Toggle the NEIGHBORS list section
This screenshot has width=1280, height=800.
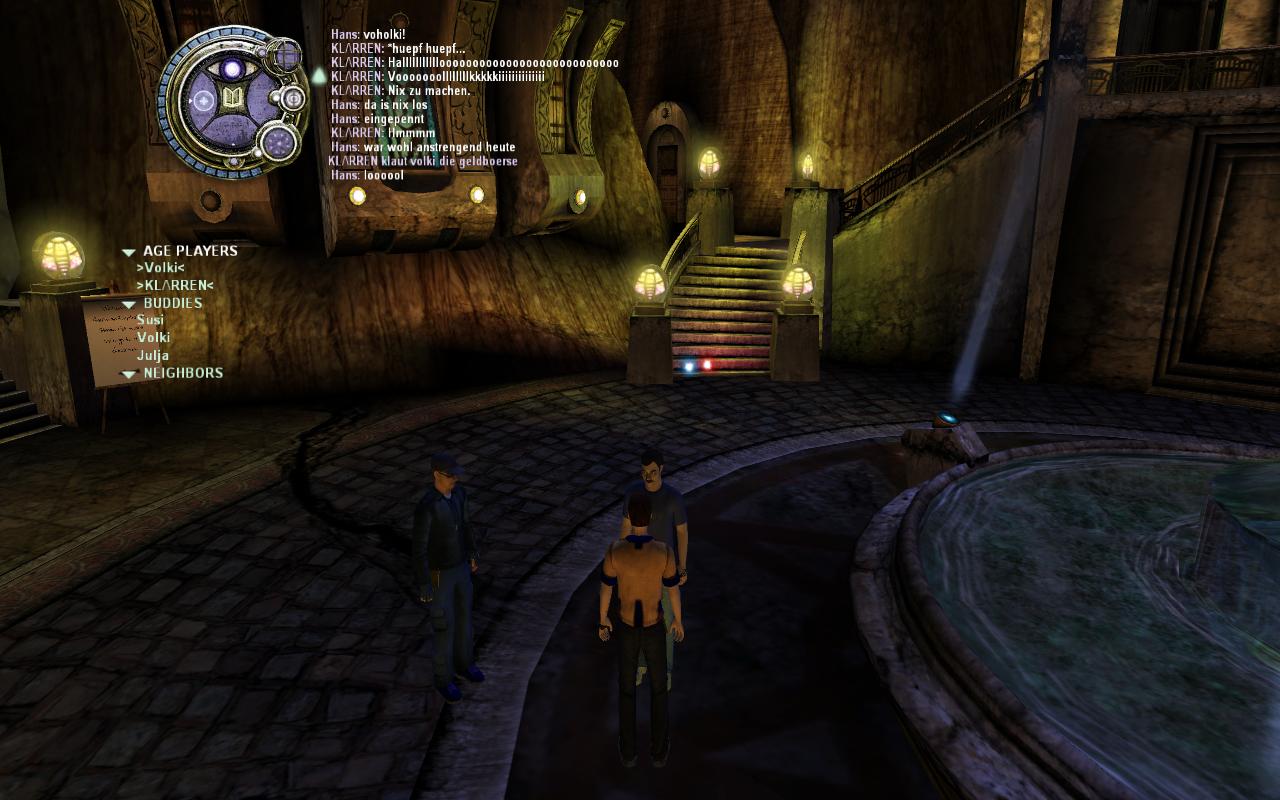point(129,374)
